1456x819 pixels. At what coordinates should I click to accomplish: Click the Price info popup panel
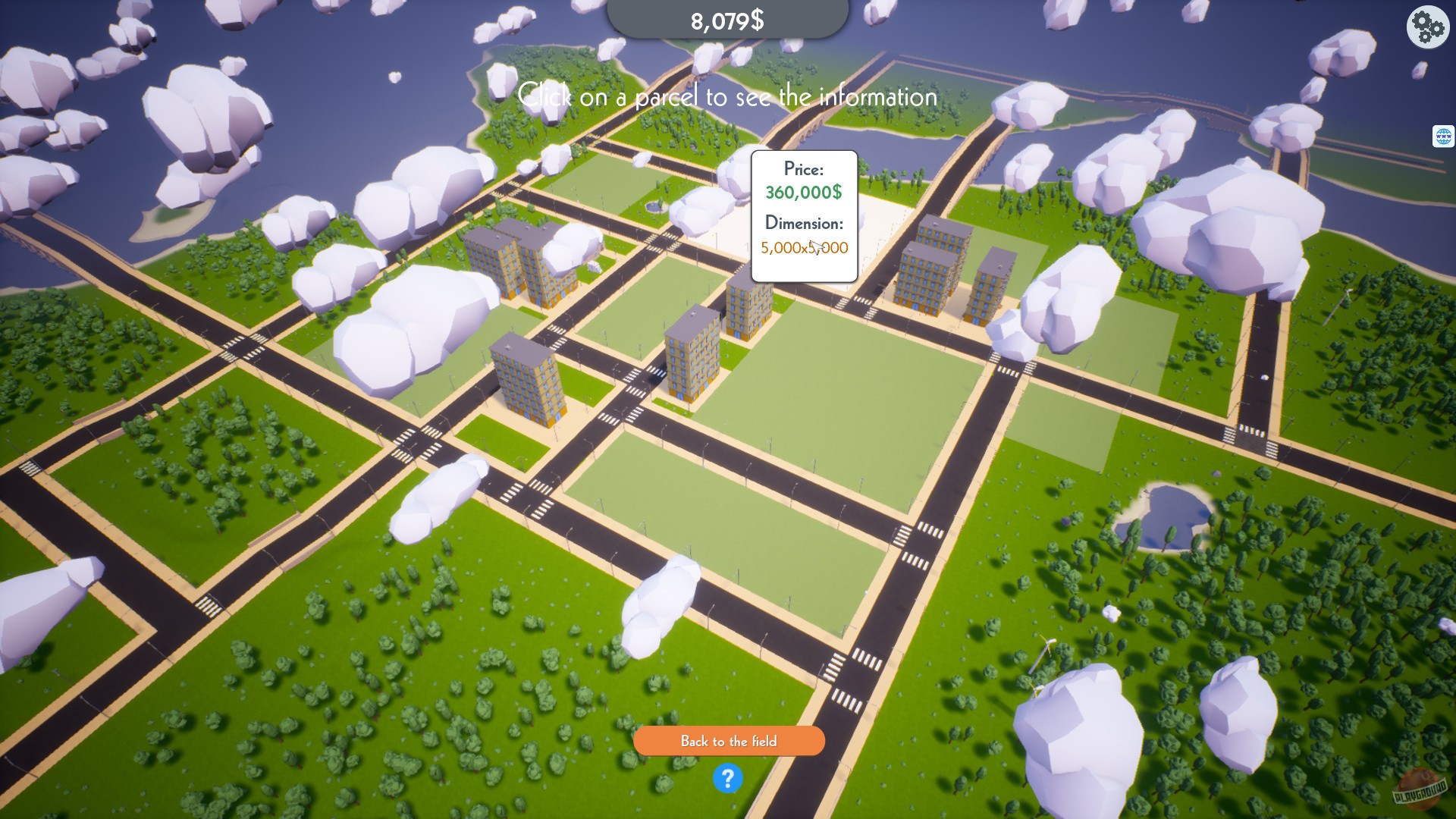[x=802, y=216]
